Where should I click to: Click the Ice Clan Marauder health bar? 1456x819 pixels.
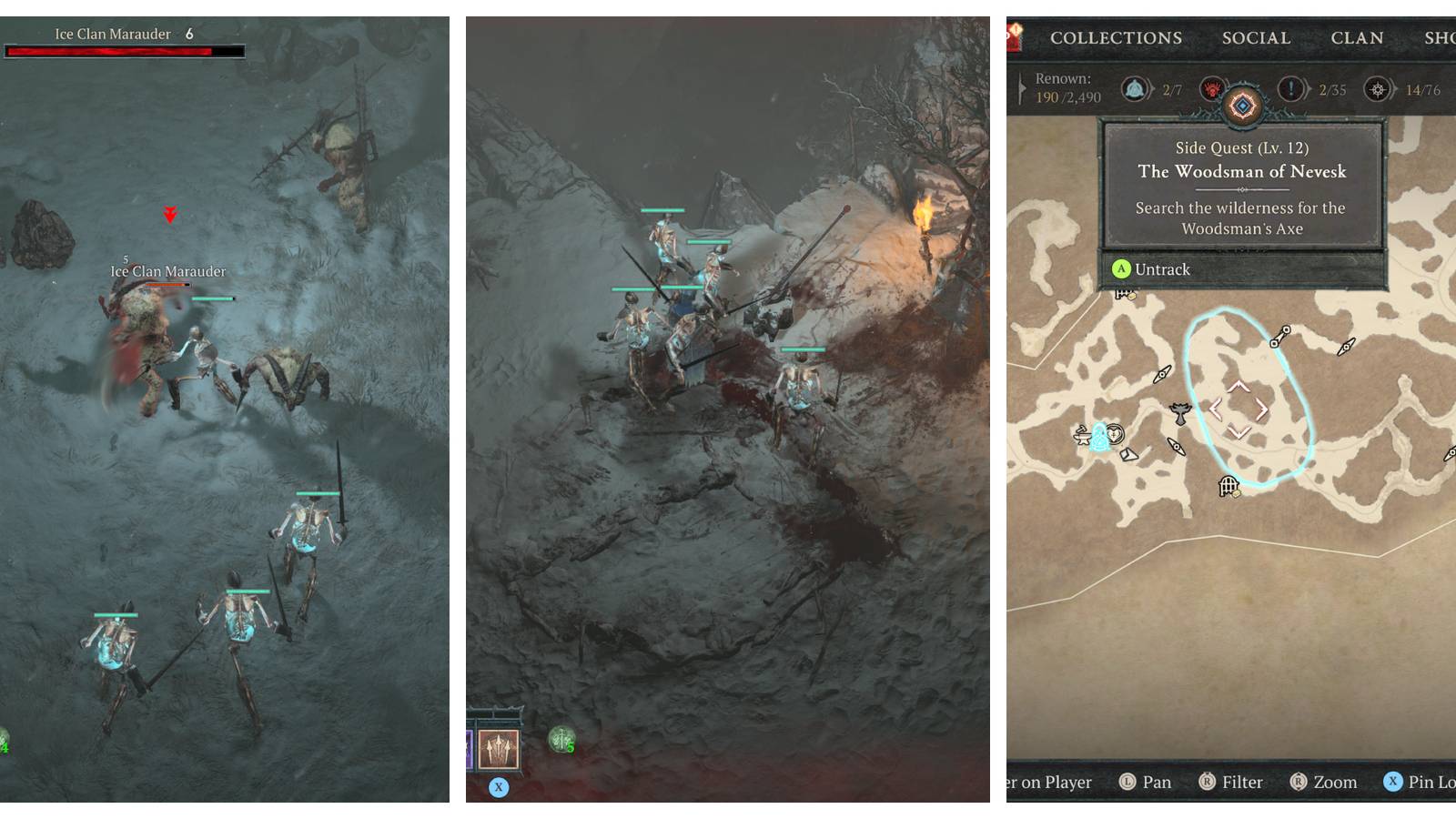[x=123, y=50]
